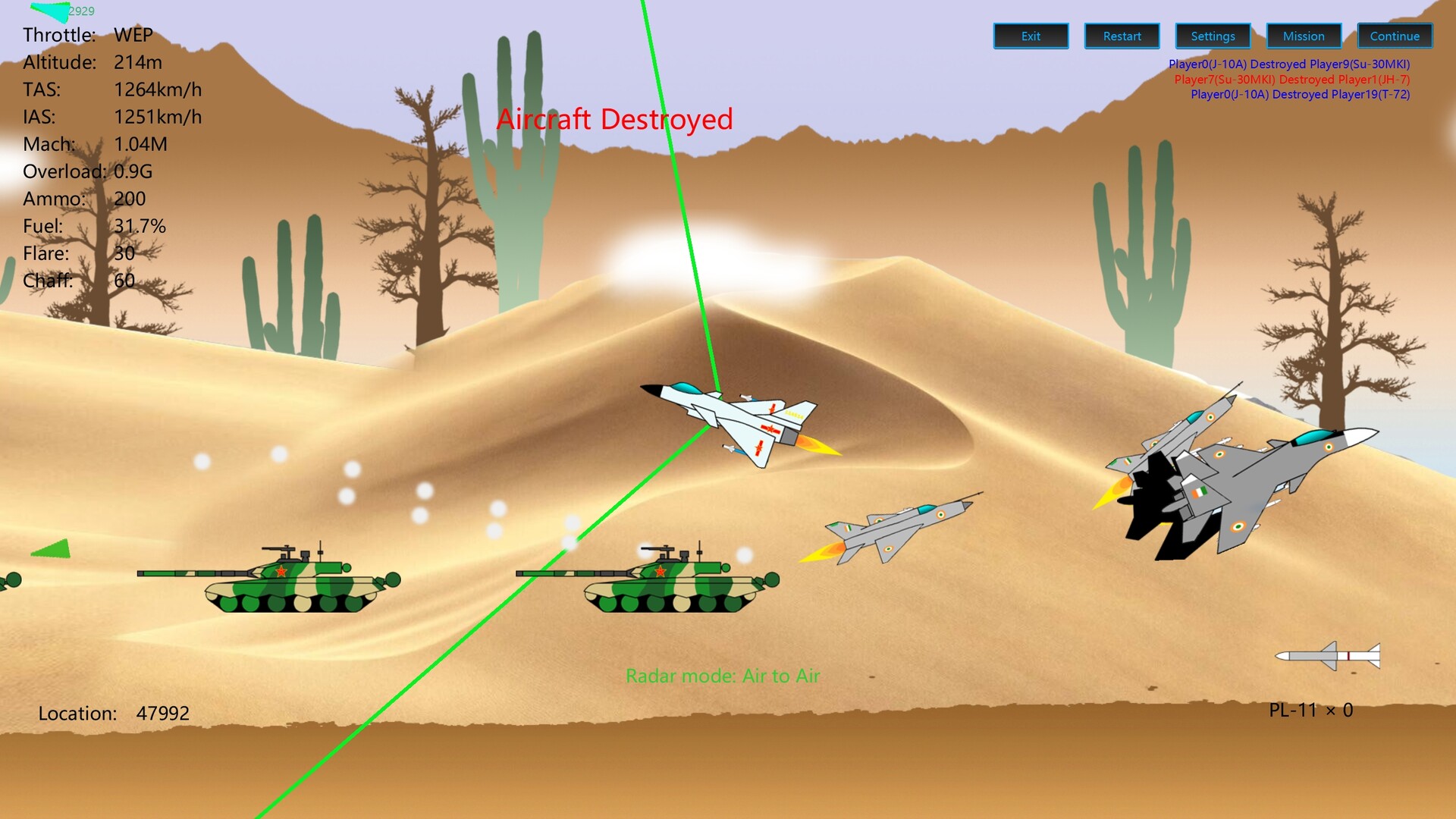Open the Settings menu
Viewport: 1456px width, 819px height.
point(1213,36)
